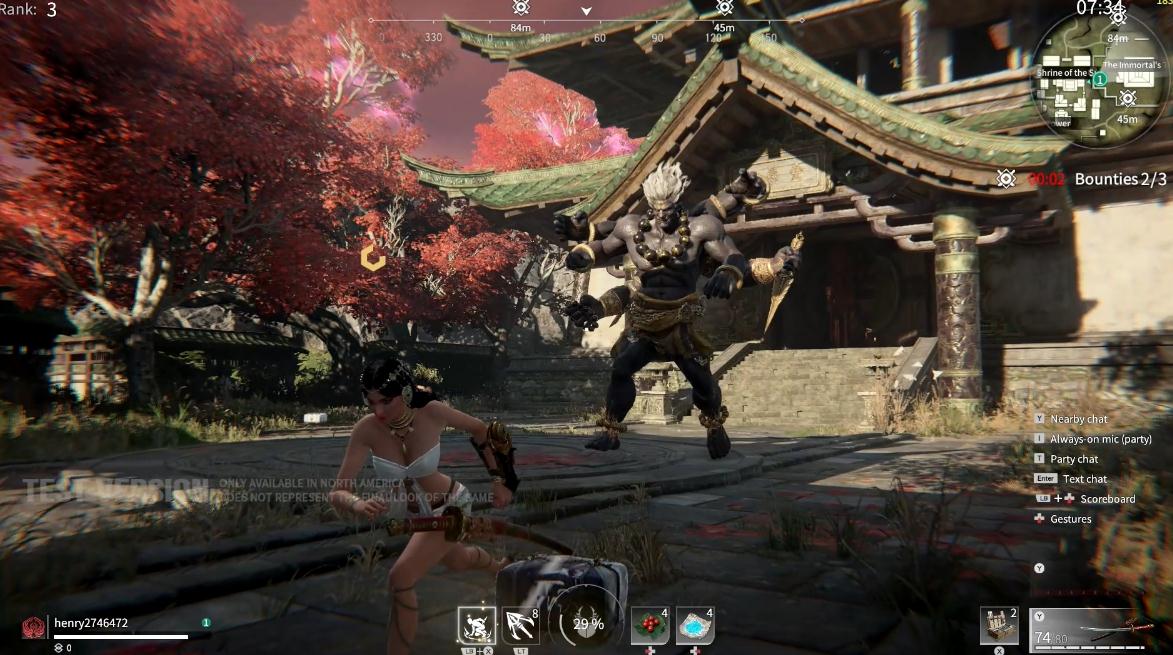
Task: Open the Text chat option
Action: [1085, 479]
